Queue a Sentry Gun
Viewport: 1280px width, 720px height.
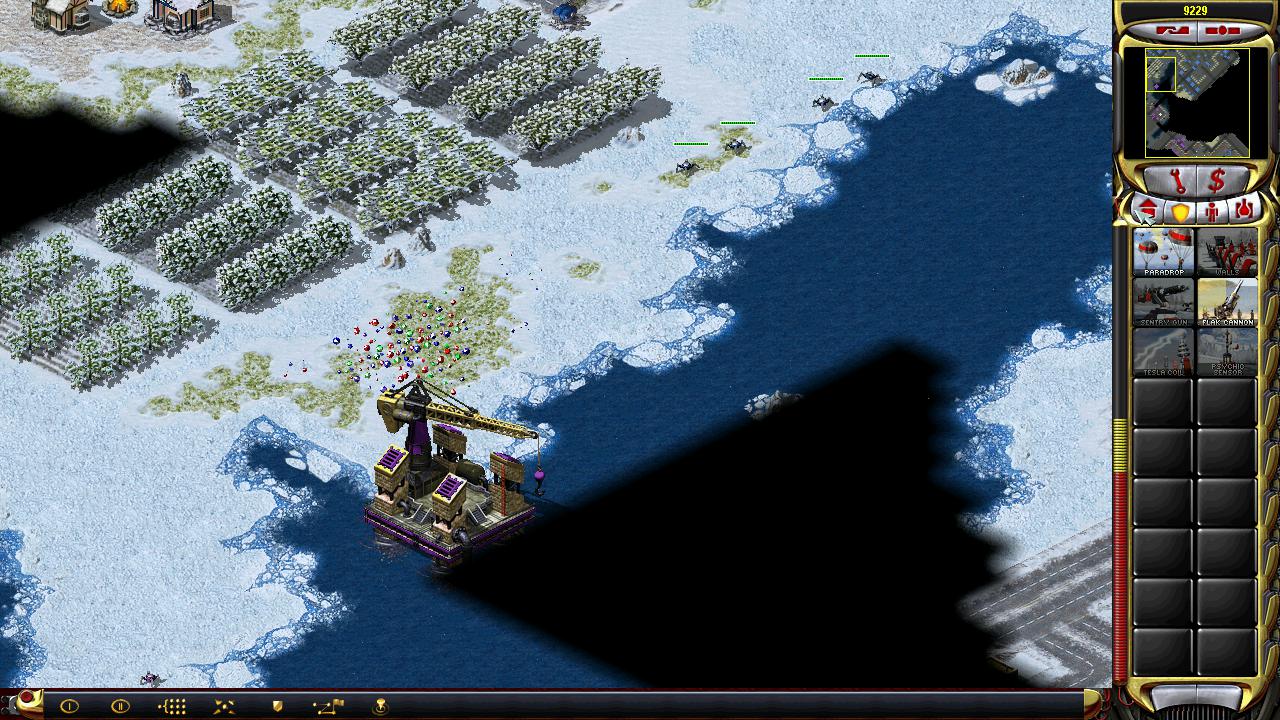coord(1163,302)
